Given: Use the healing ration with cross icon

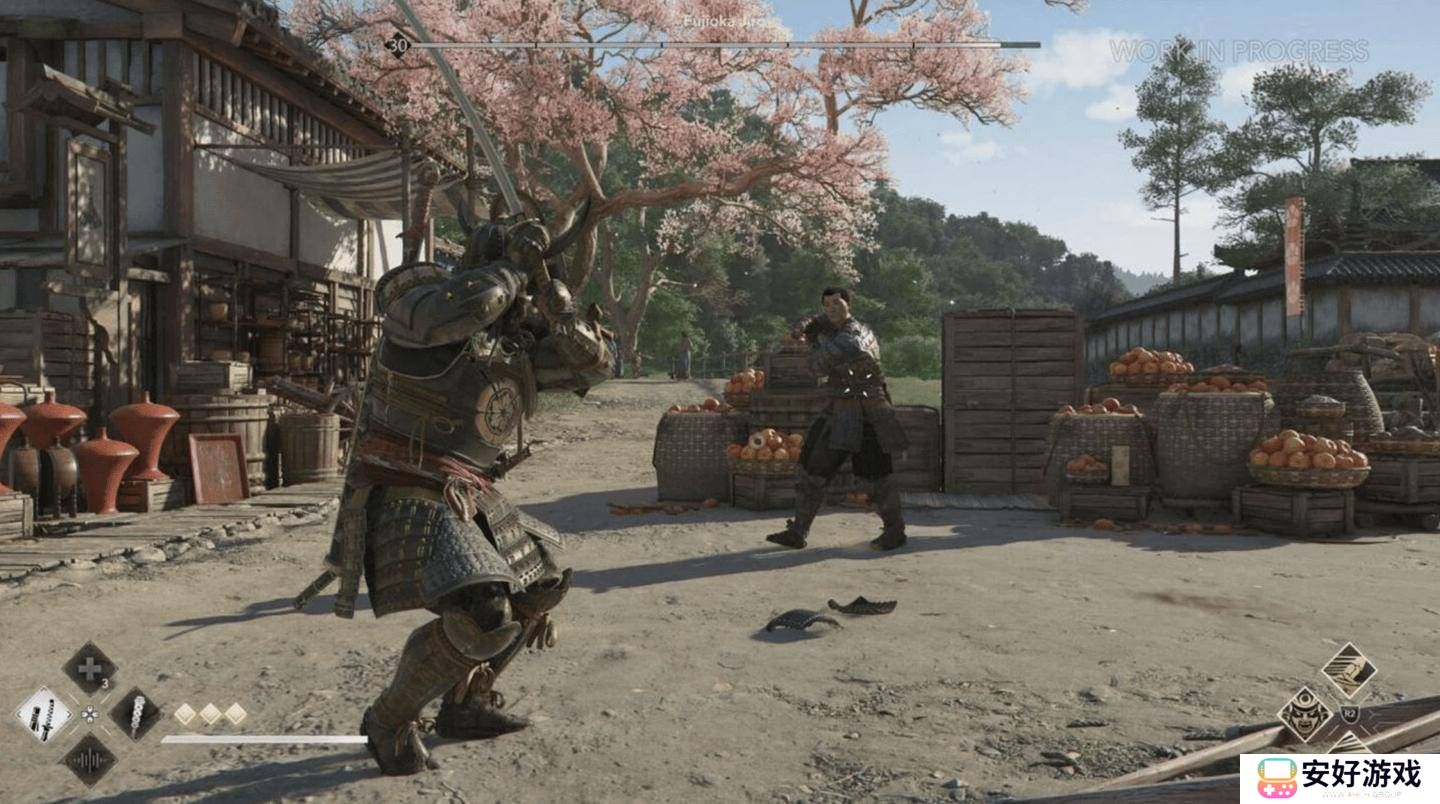Looking at the screenshot, I should click(90, 668).
